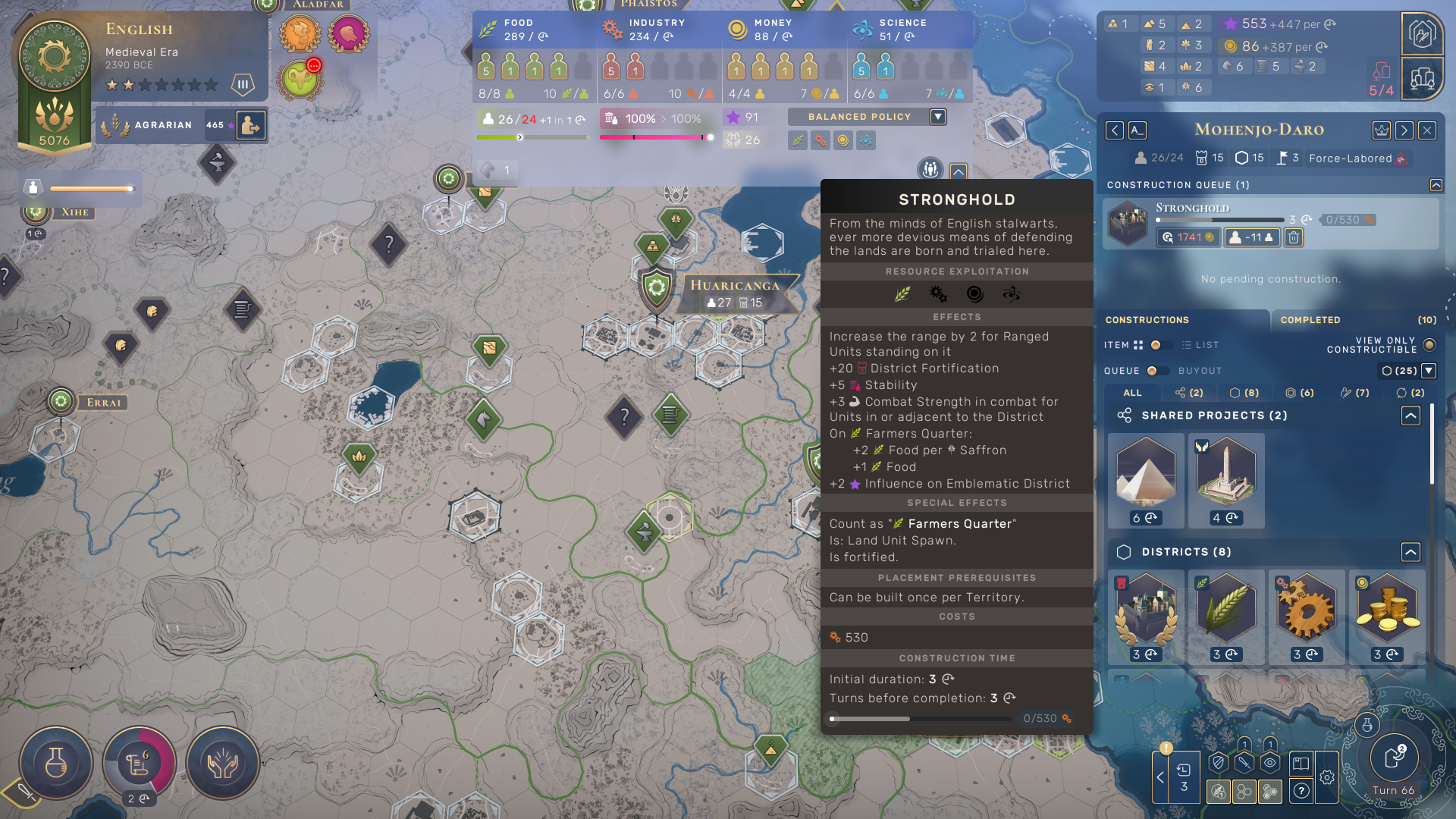The height and width of the screenshot is (819, 1456).
Task: Buy out Stronghold for 1741 money
Action: point(1188,237)
